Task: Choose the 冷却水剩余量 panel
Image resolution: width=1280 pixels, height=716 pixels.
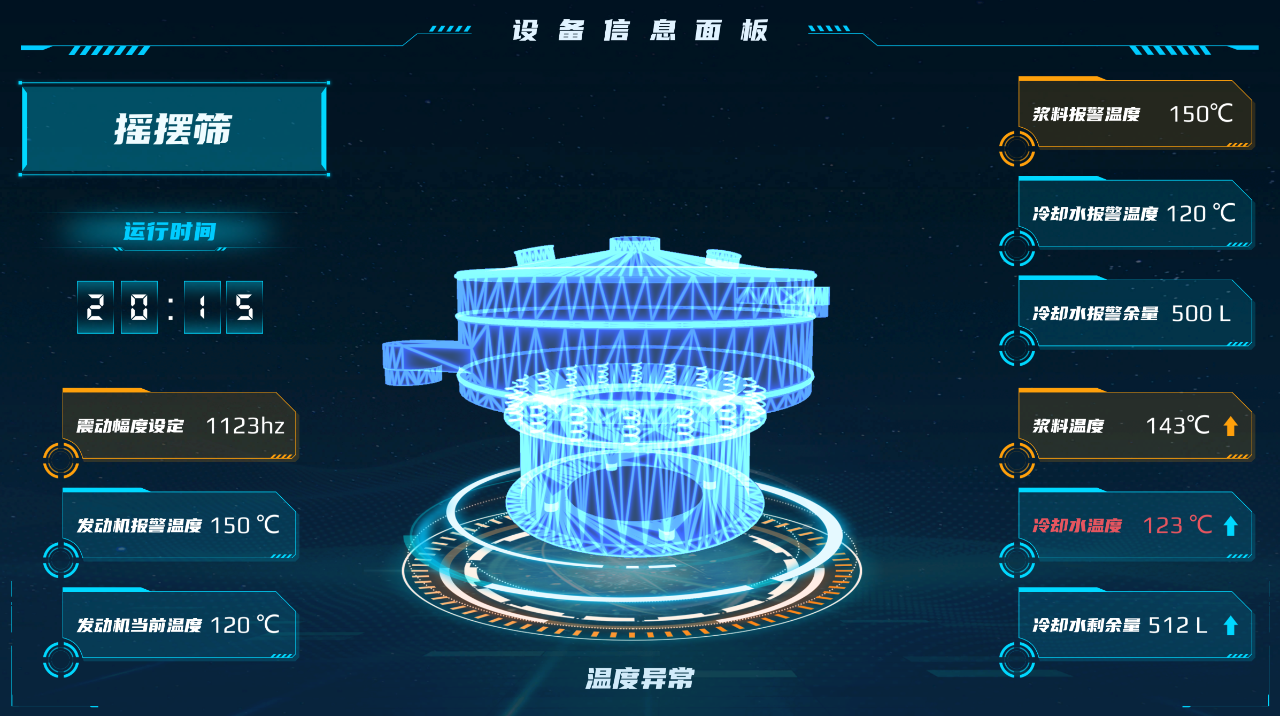Action: pyautogui.click(x=1135, y=625)
